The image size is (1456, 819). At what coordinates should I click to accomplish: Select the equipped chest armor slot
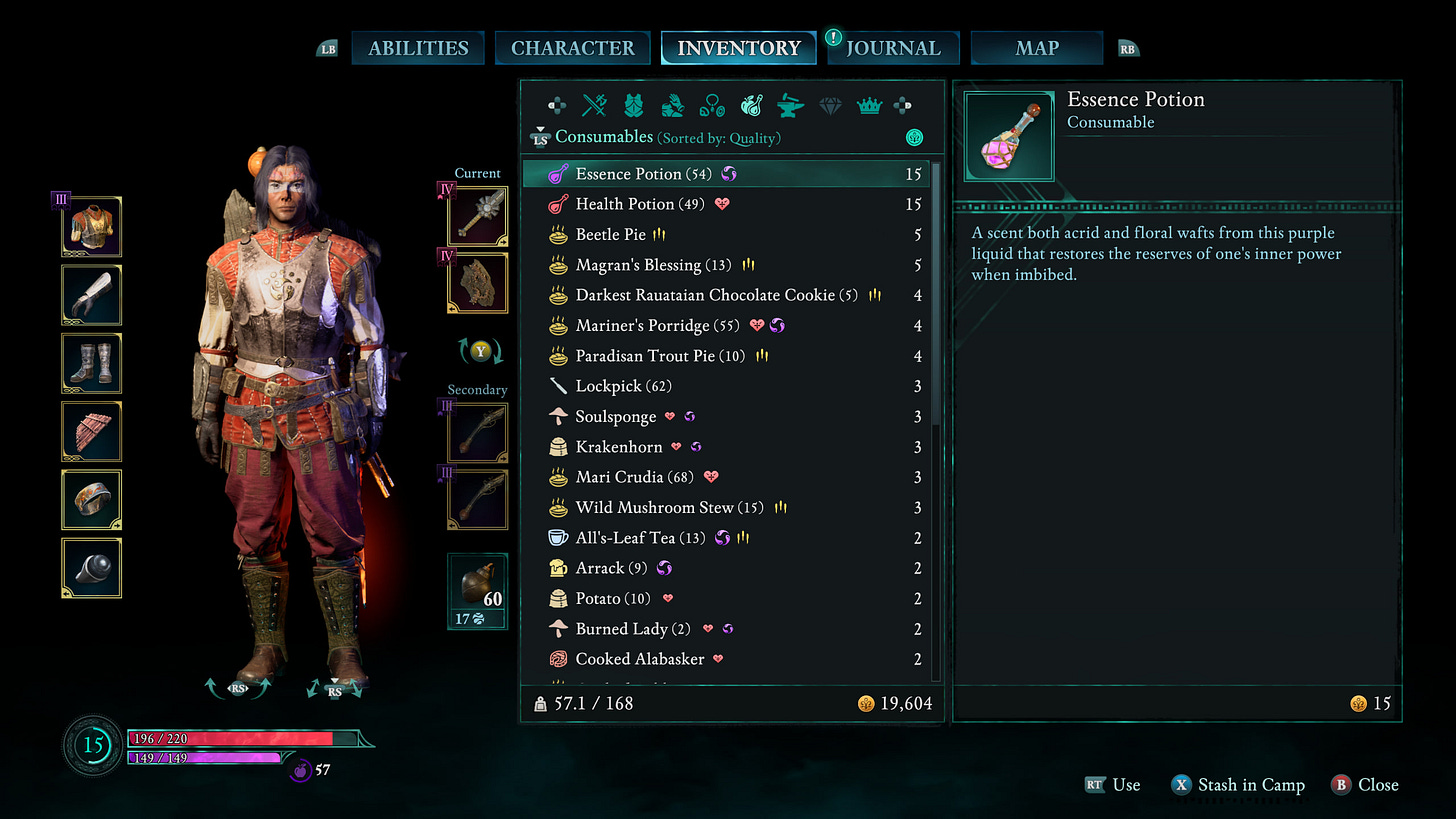pos(92,227)
